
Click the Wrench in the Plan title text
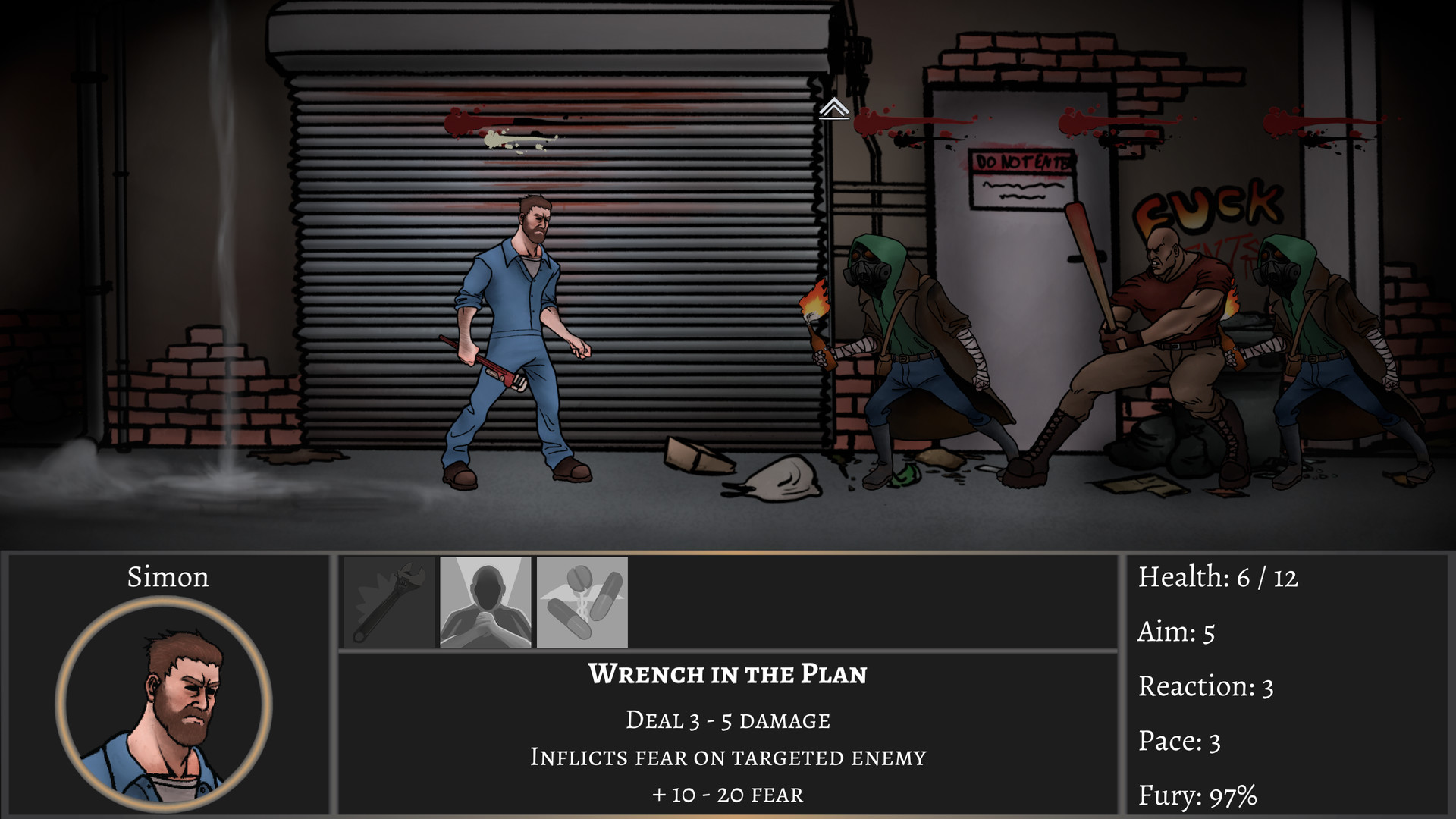[x=727, y=673]
